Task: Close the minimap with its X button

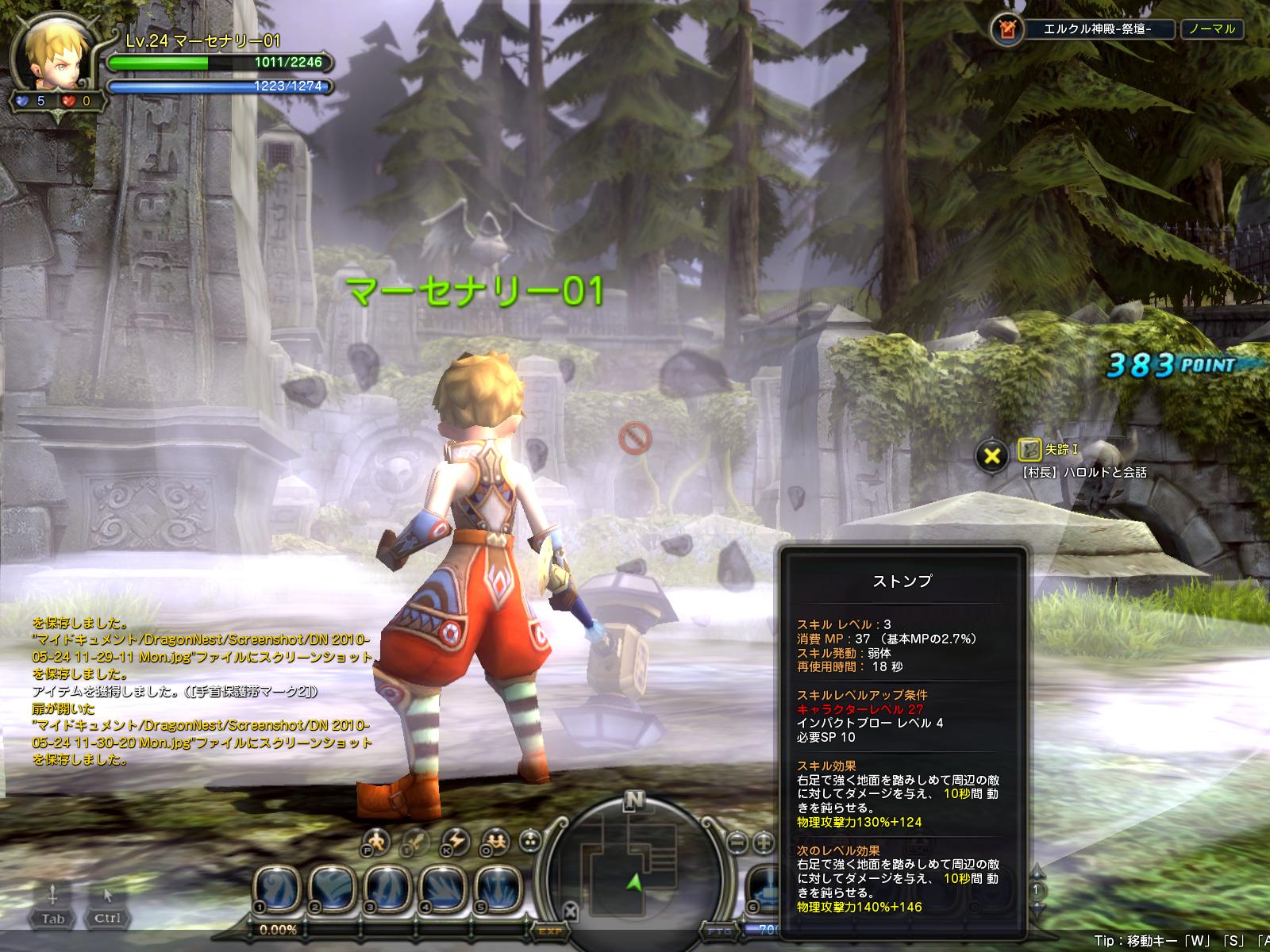Action: point(570,910)
